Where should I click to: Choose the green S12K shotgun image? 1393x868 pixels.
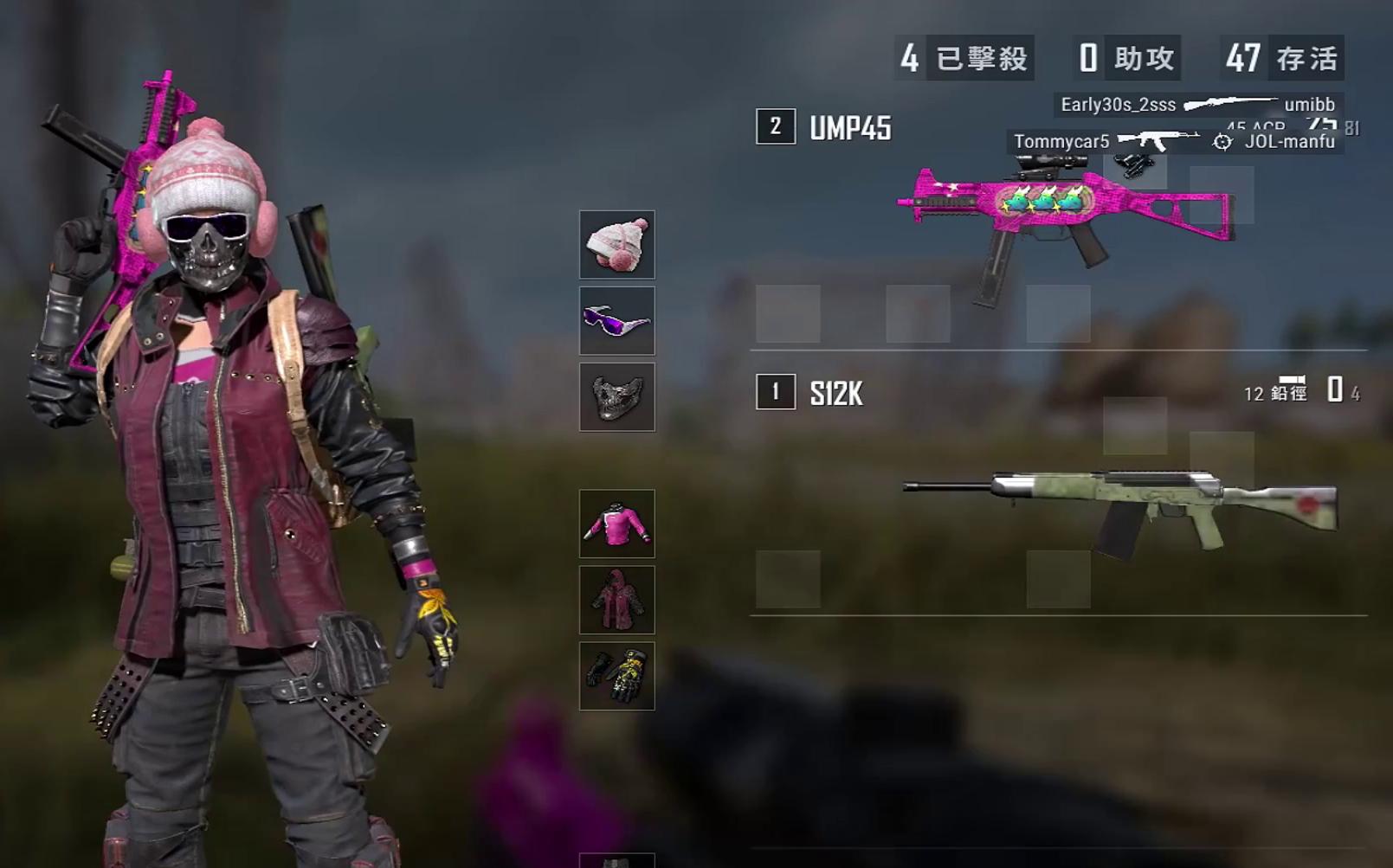[1121, 506]
